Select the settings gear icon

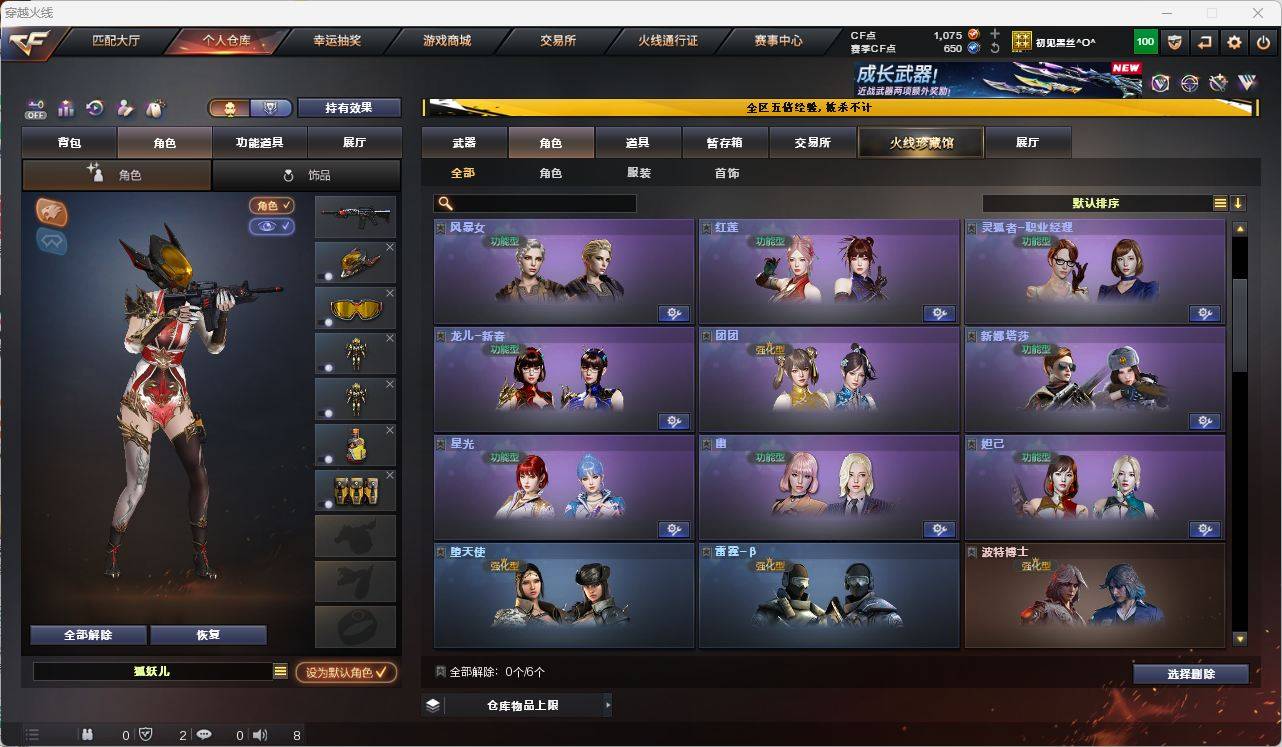pyautogui.click(x=1236, y=41)
